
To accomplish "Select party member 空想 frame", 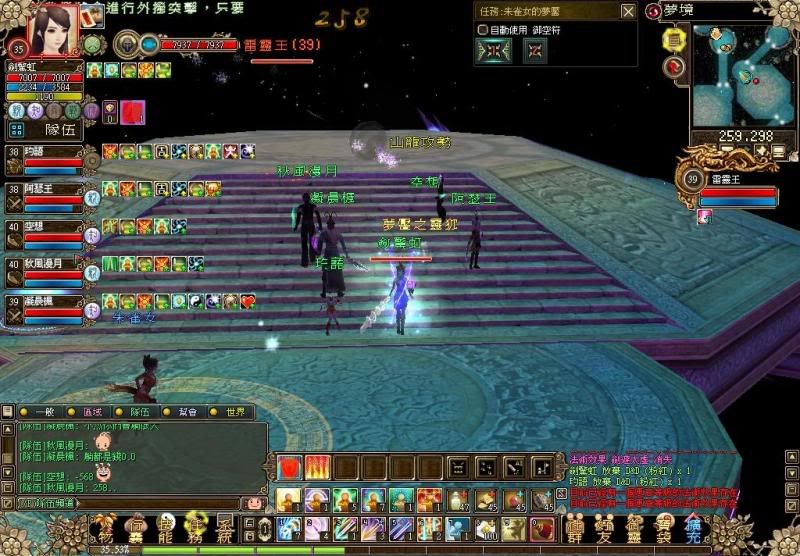I will point(45,233).
